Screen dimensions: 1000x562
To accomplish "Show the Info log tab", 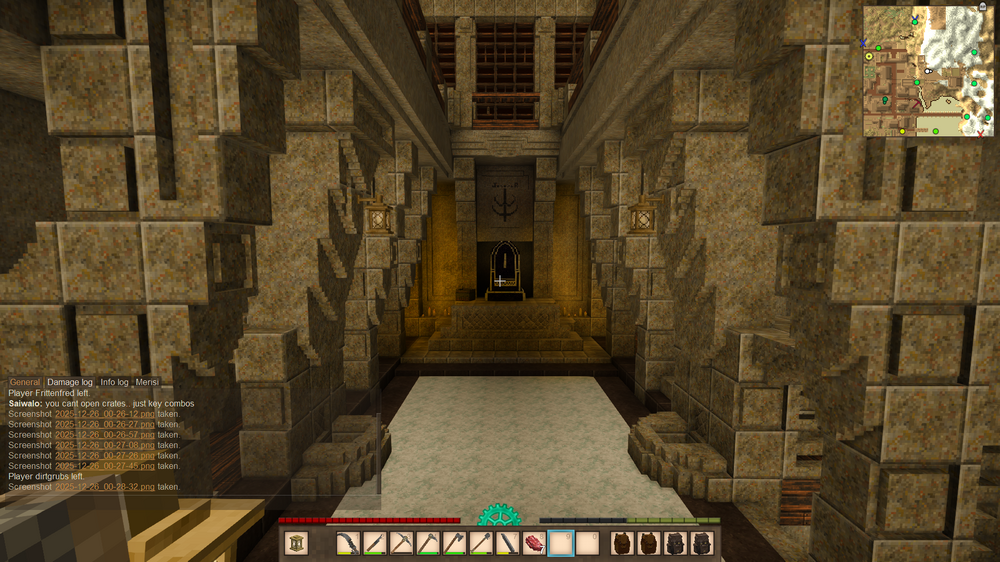I will tap(114, 382).
